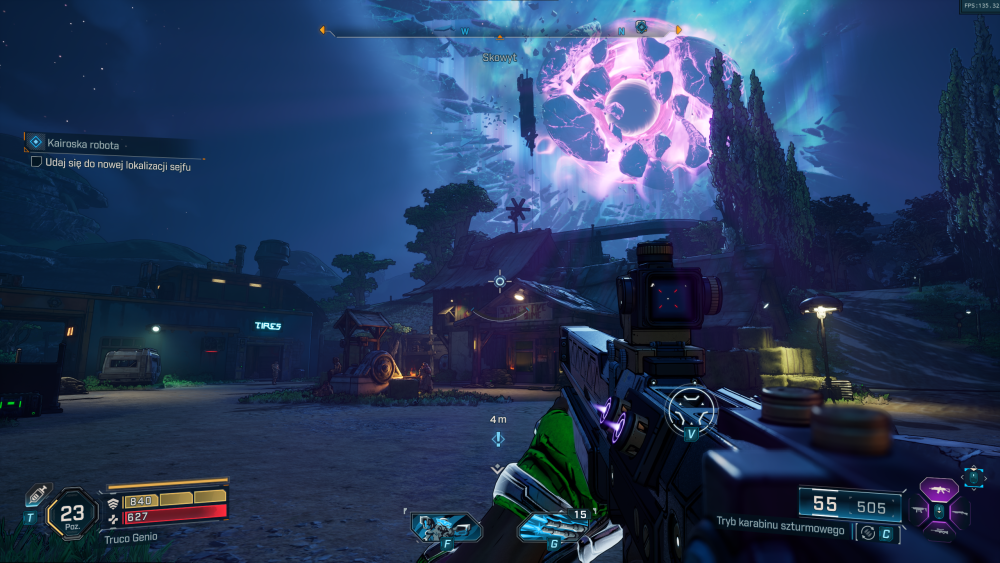1000x563 pixels.
Task: Throw the ordnance with the 15 counter
Action: [553, 526]
